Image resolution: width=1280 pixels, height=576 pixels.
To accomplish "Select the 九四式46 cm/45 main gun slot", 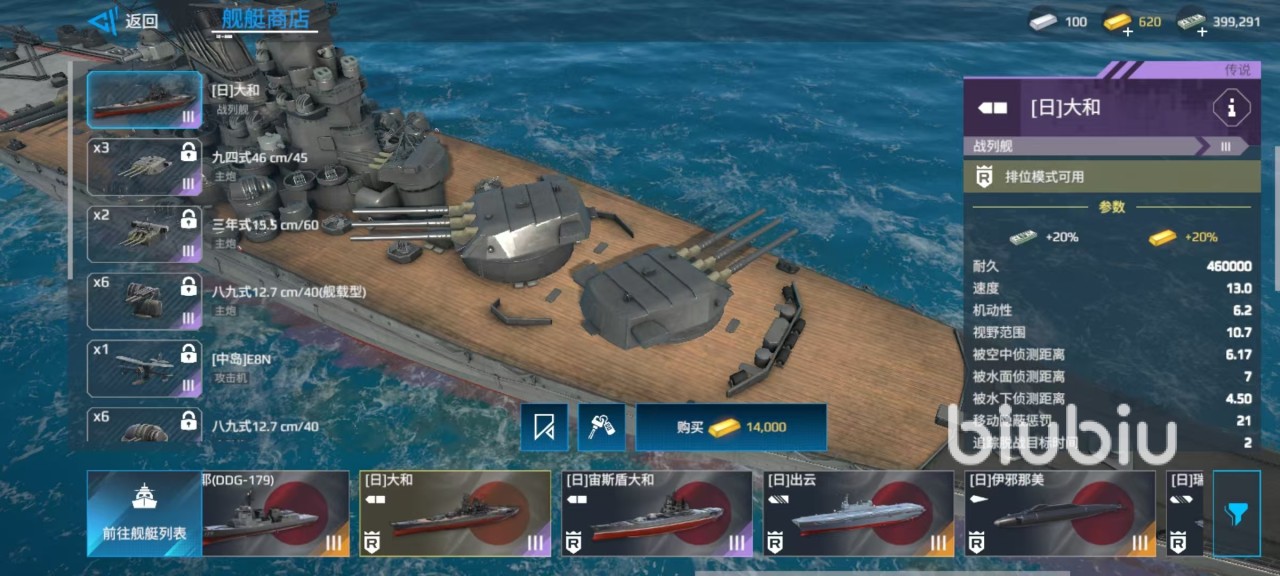I will [144, 167].
